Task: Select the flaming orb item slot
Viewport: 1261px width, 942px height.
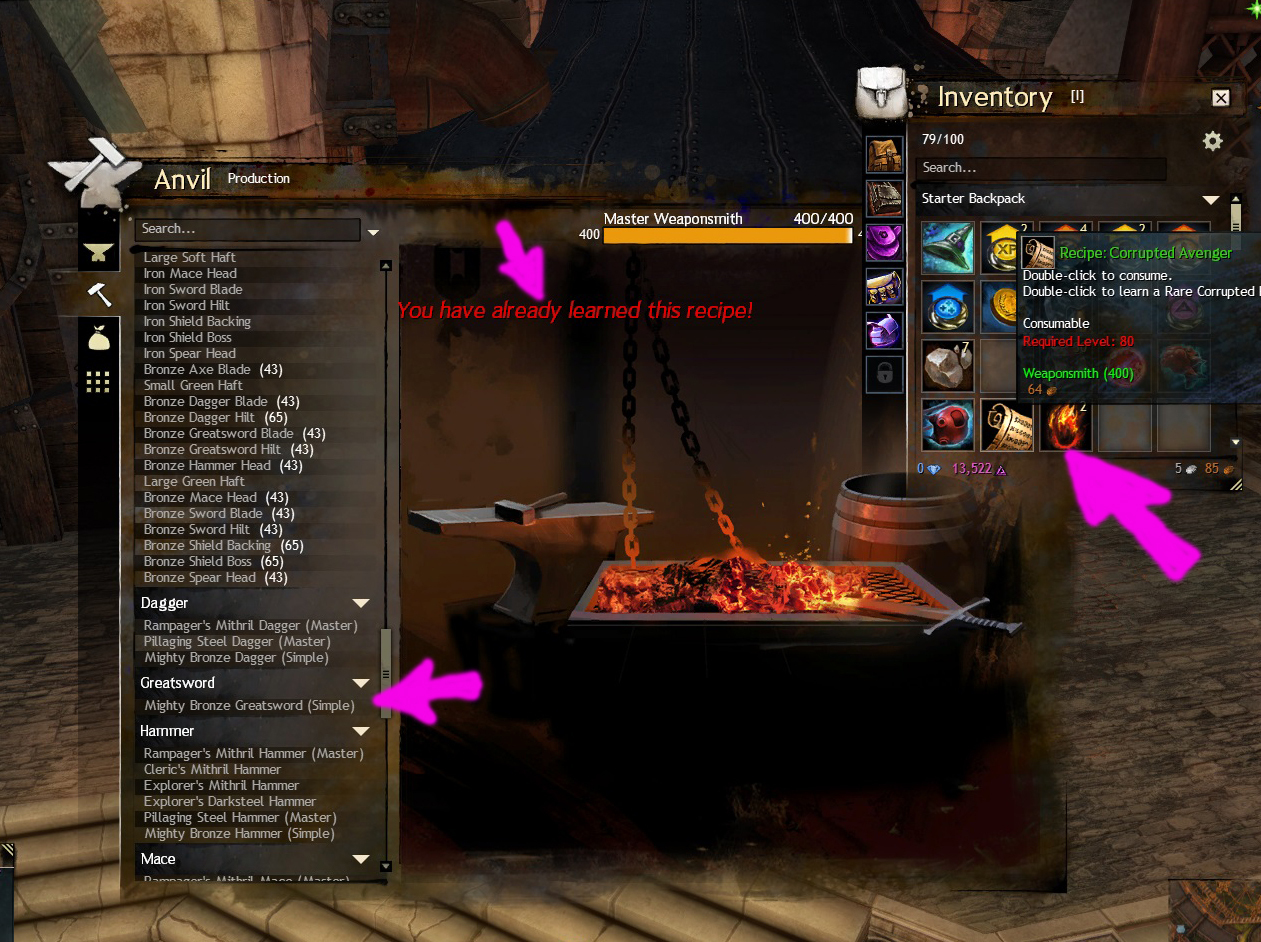Action: click(x=1065, y=425)
